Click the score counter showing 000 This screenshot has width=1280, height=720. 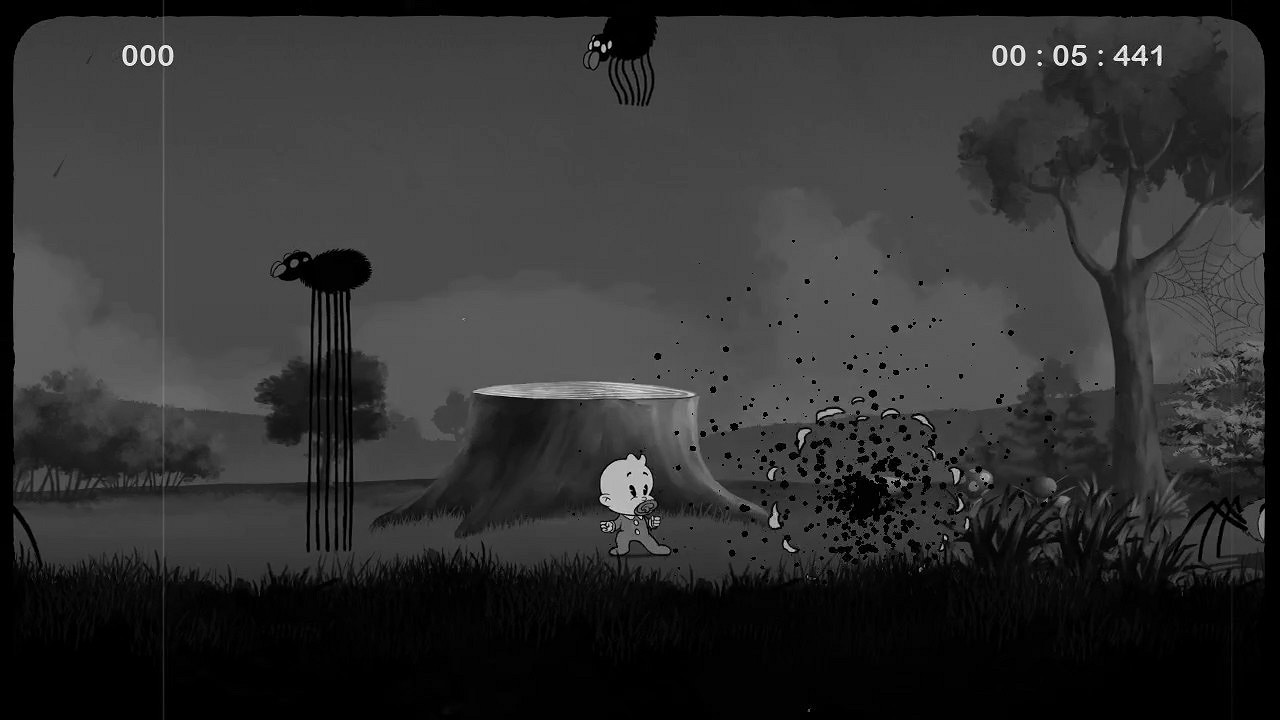[147, 54]
